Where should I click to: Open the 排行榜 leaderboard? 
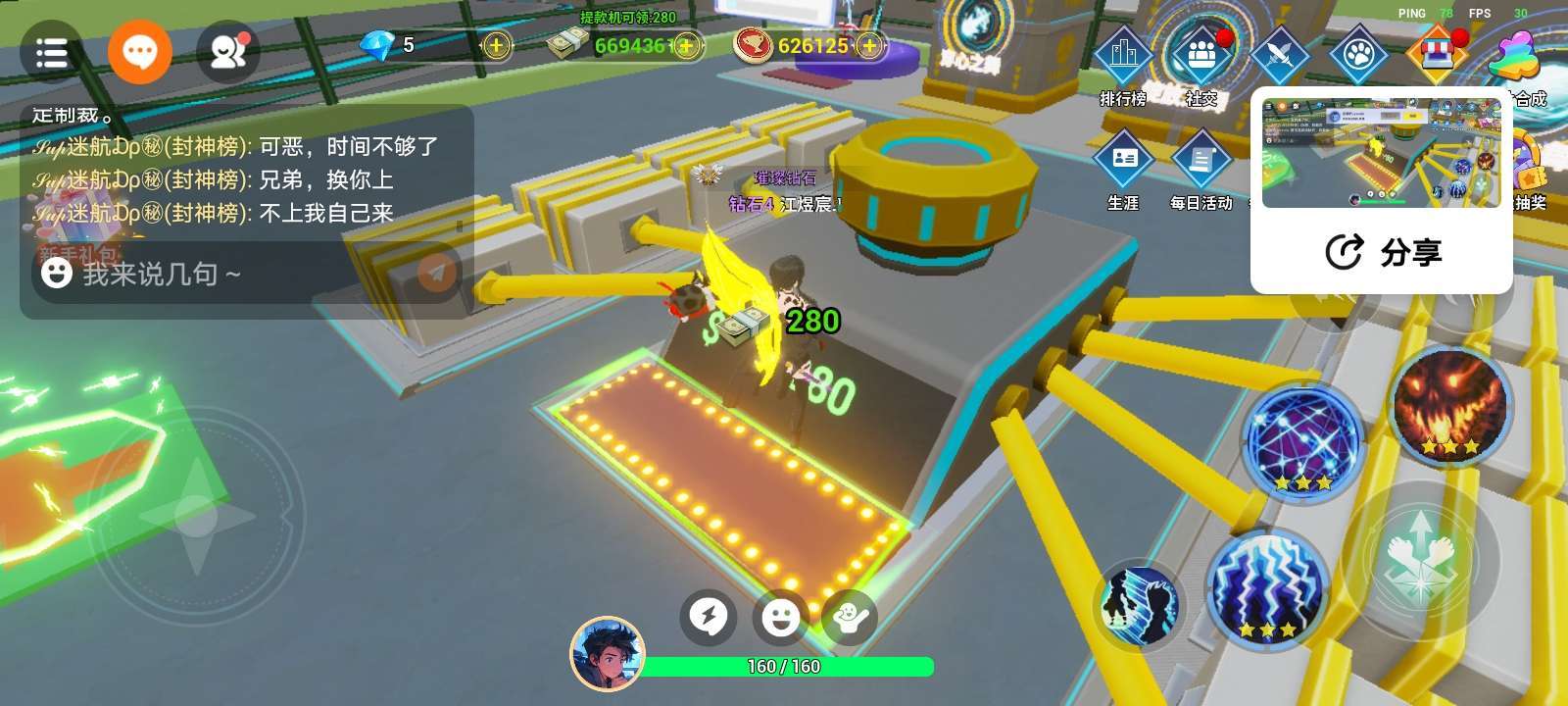[1123, 61]
